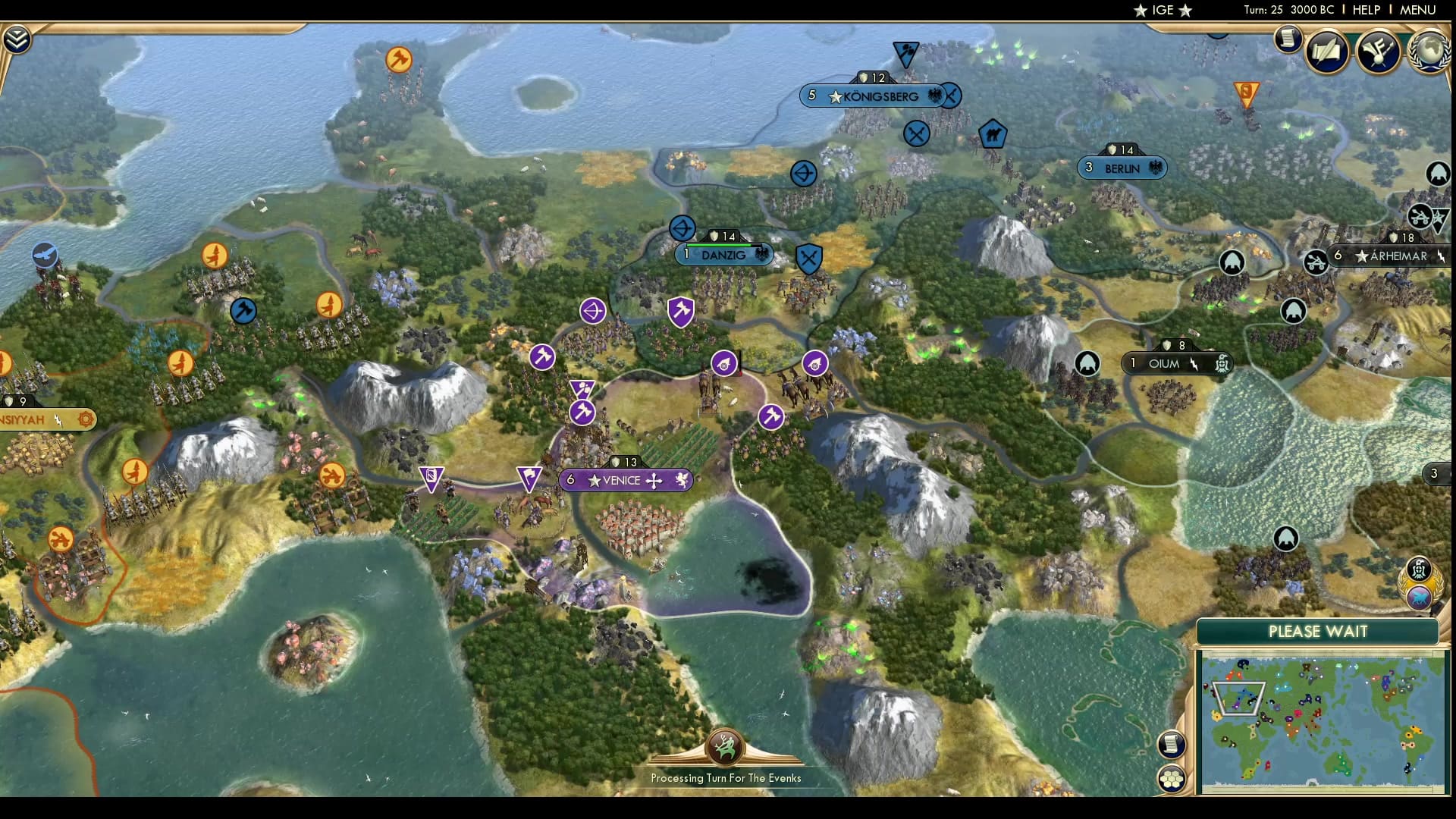Toggle Strategic View with the hex icon

point(1172,777)
